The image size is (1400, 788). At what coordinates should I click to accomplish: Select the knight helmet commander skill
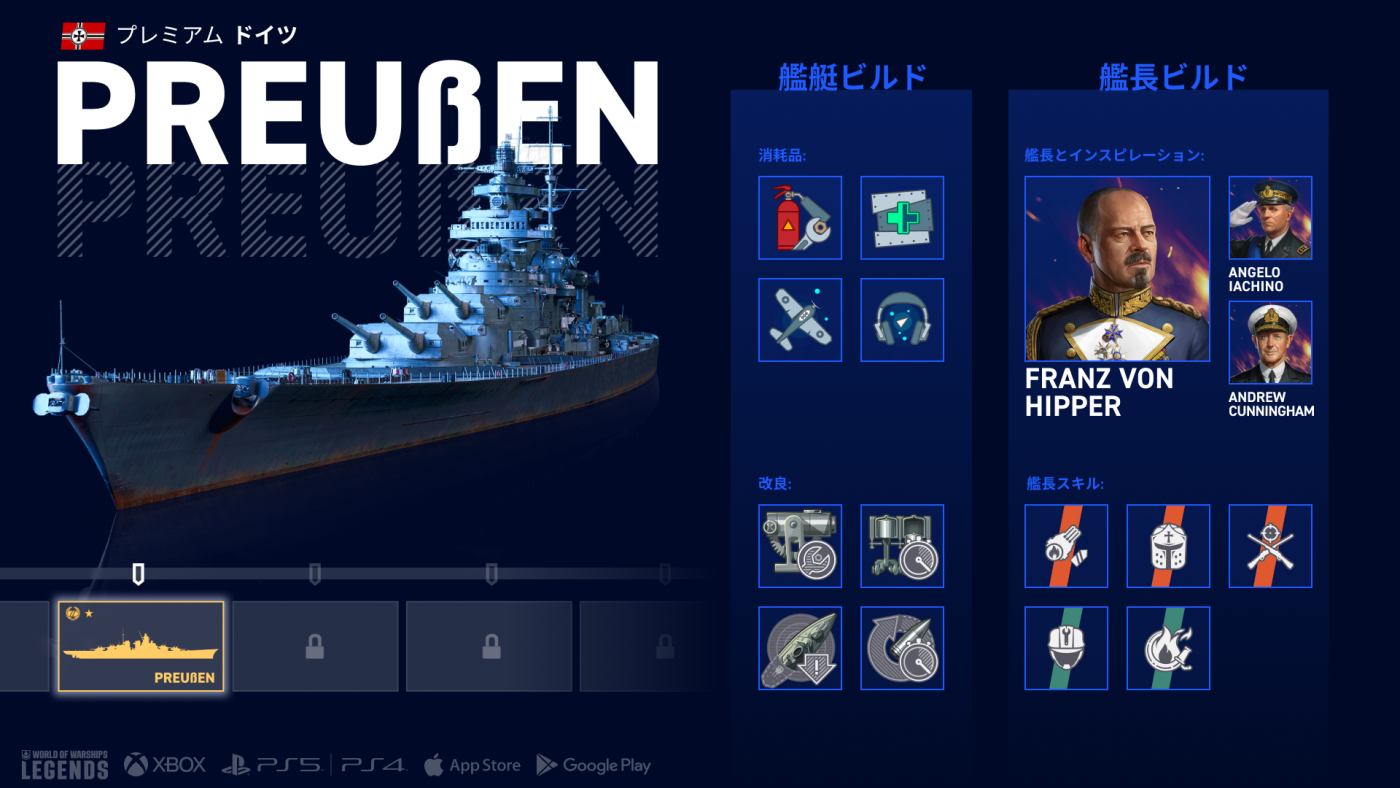click(1168, 546)
